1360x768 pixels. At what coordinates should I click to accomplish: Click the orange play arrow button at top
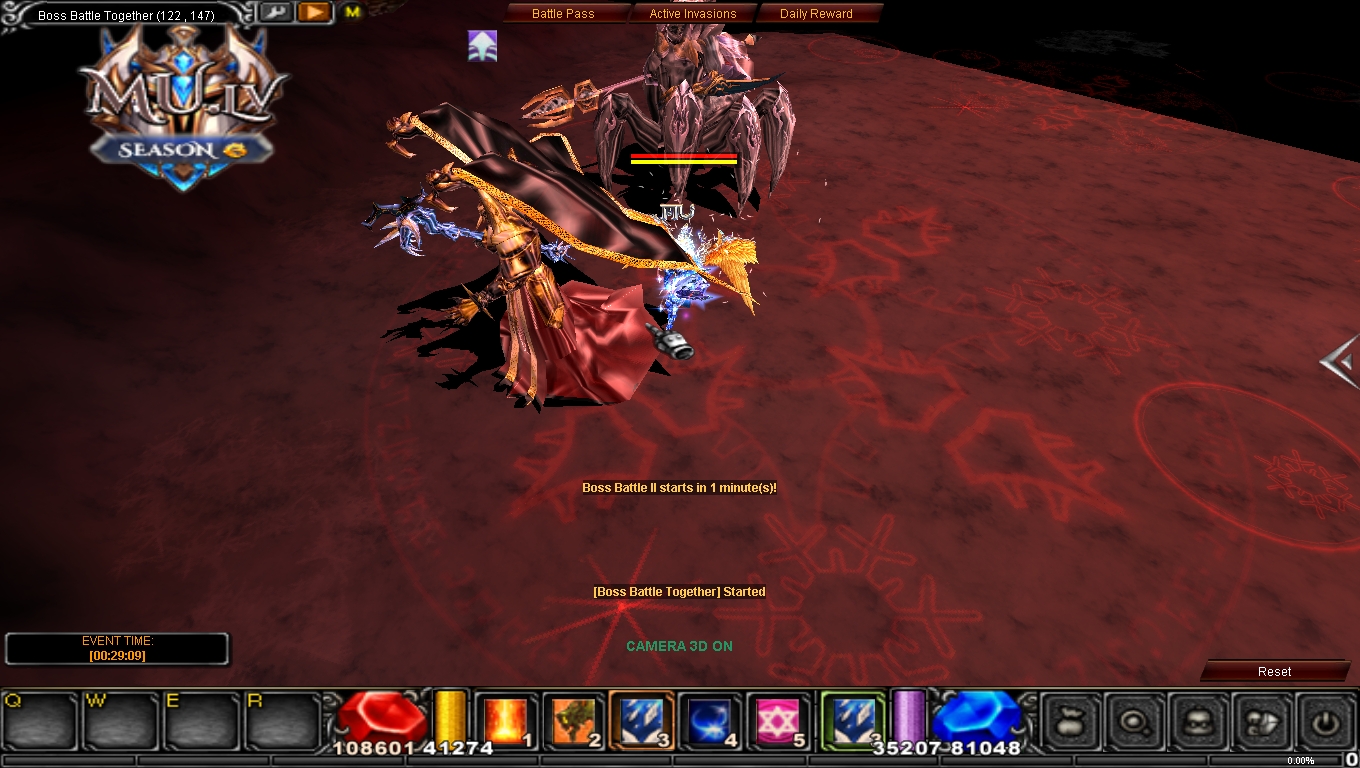pos(311,12)
